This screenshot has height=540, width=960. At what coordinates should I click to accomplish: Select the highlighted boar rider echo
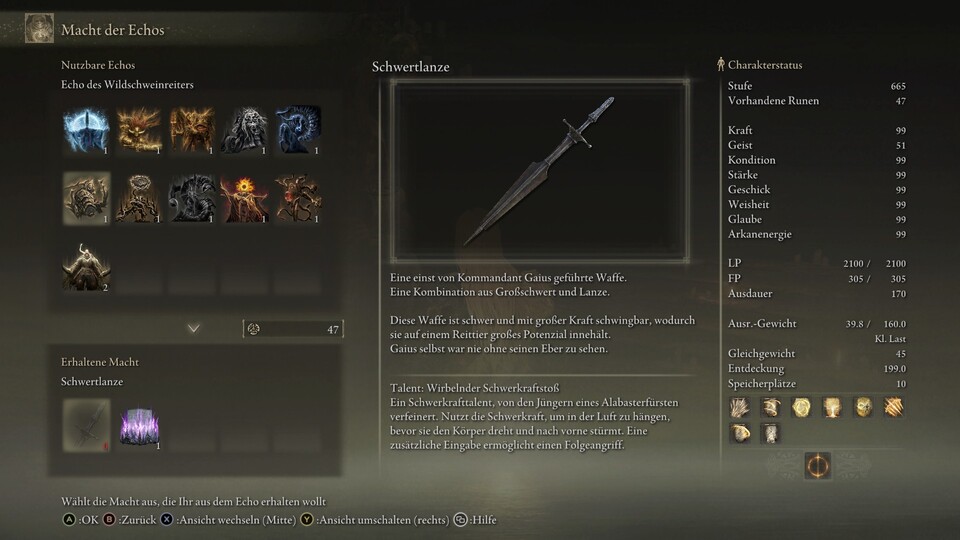(86, 198)
